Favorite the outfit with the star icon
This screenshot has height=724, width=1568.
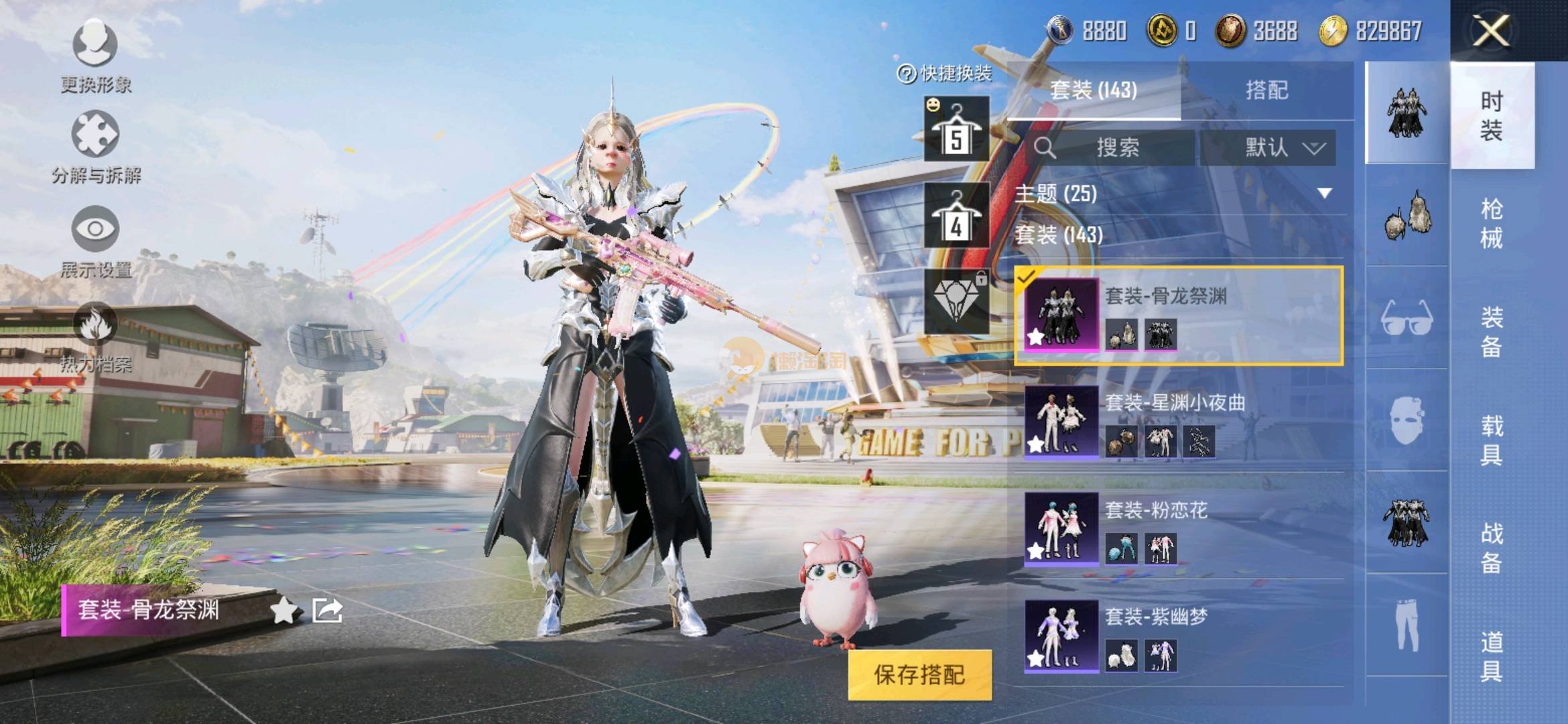[x=283, y=611]
